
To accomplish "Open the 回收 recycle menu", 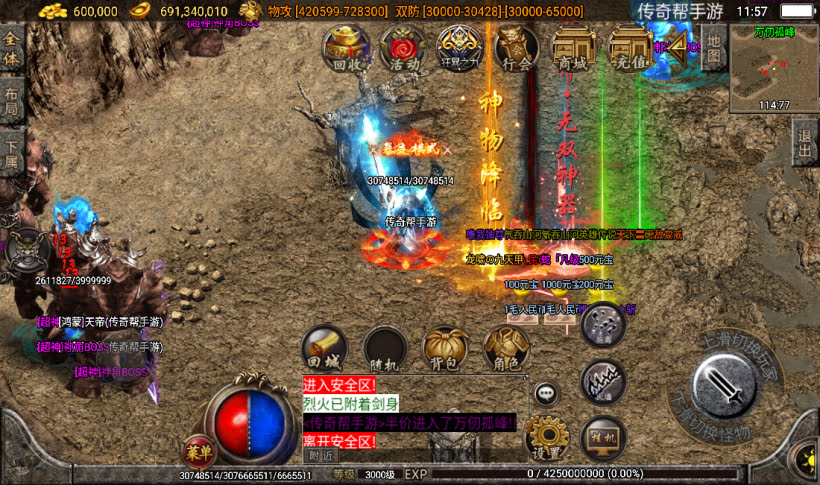I will tap(347, 48).
